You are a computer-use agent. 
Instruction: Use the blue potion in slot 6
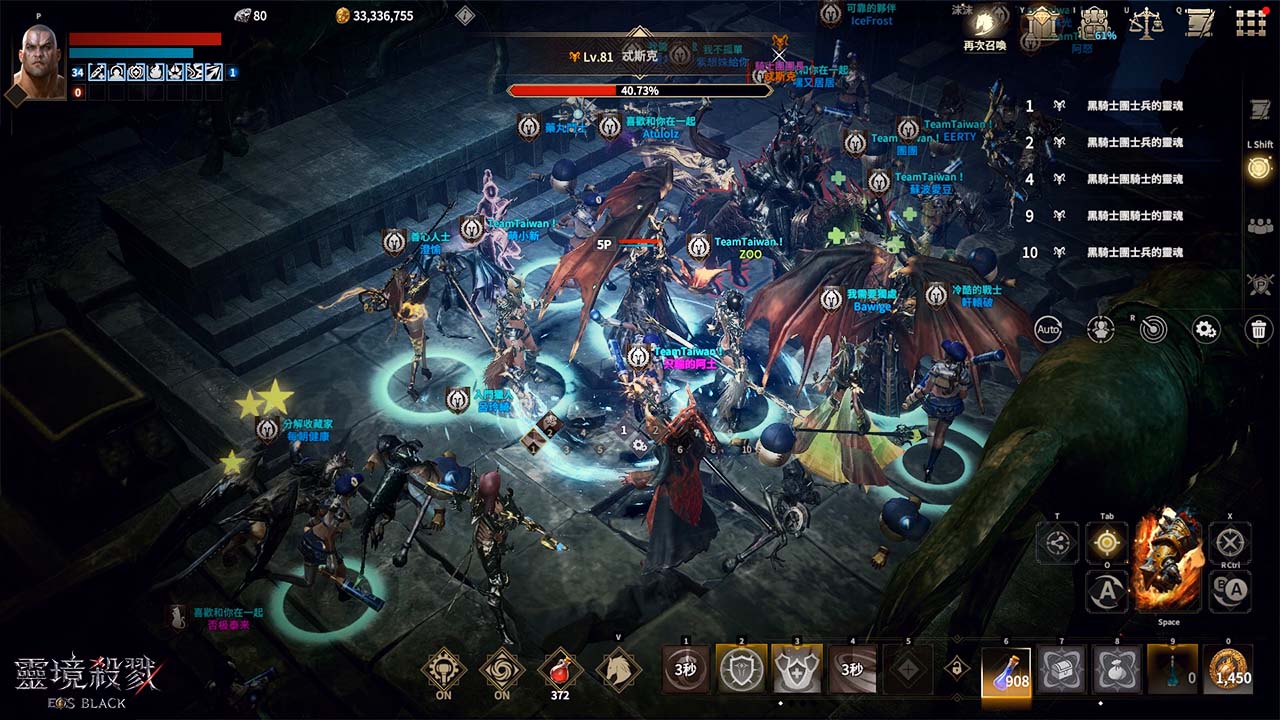pyautogui.click(x=1006, y=669)
